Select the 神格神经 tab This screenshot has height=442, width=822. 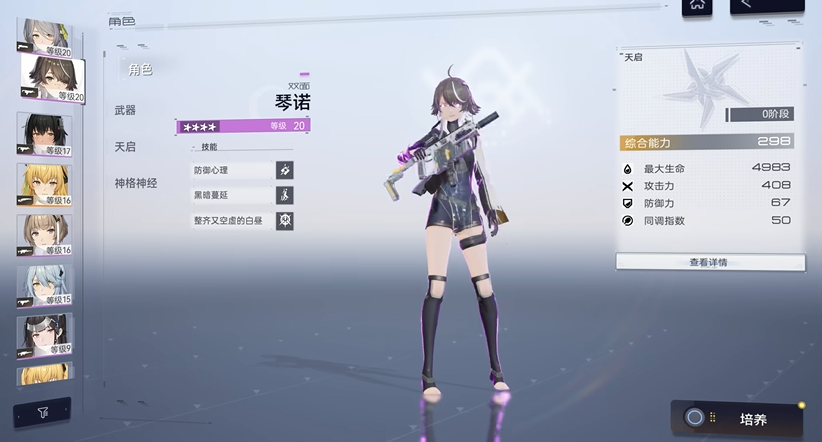coord(135,183)
